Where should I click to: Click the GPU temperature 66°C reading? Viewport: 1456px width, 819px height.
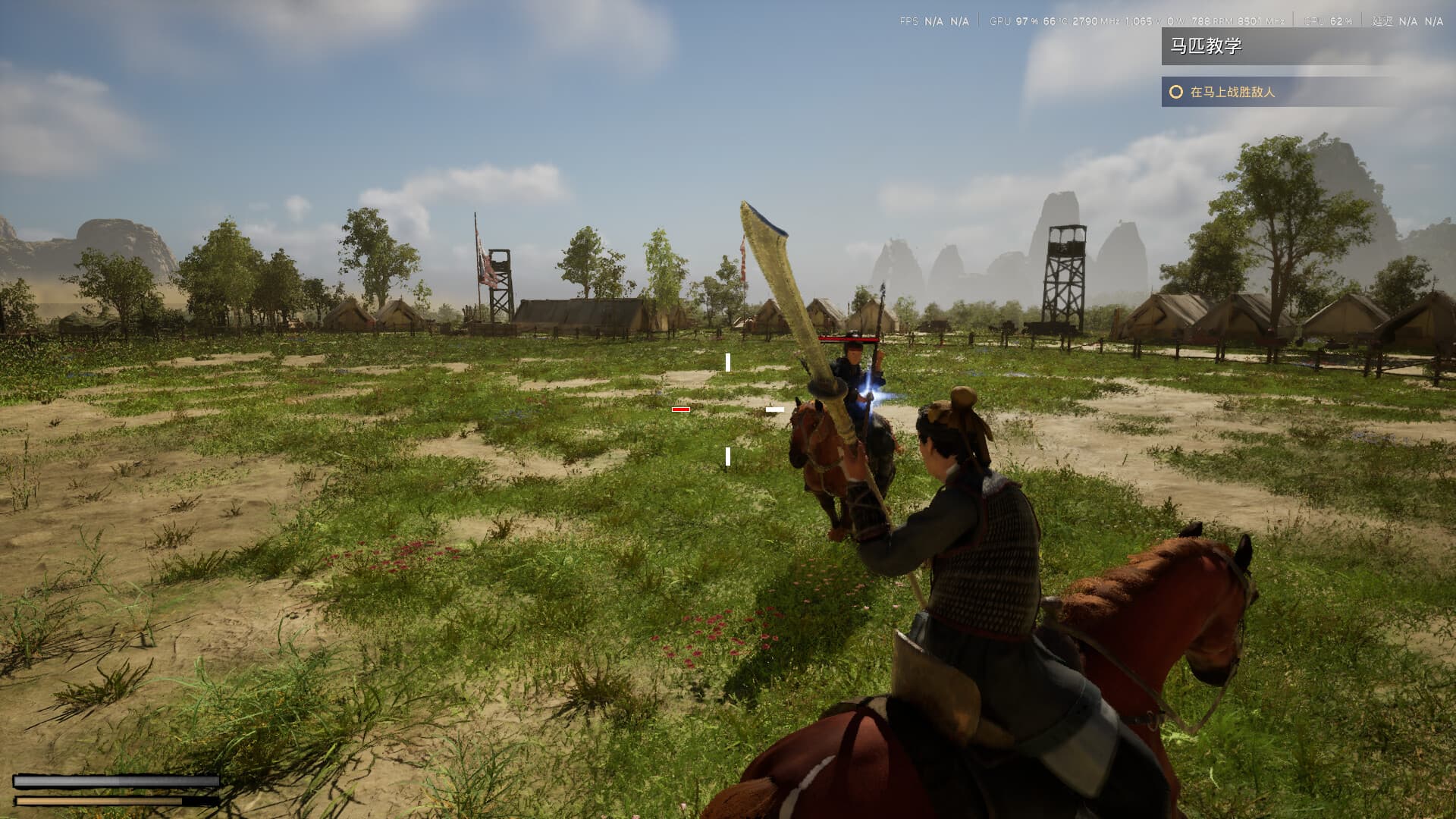click(x=1056, y=21)
